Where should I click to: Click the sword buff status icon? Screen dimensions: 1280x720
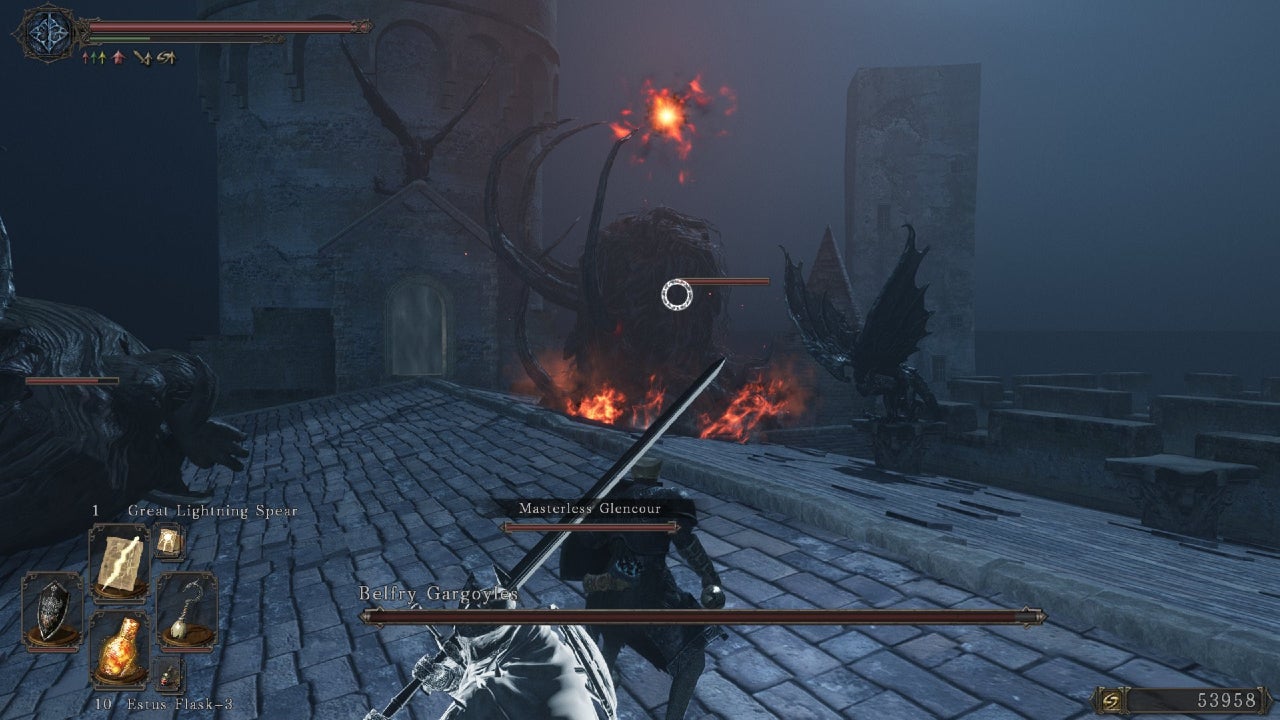142,57
